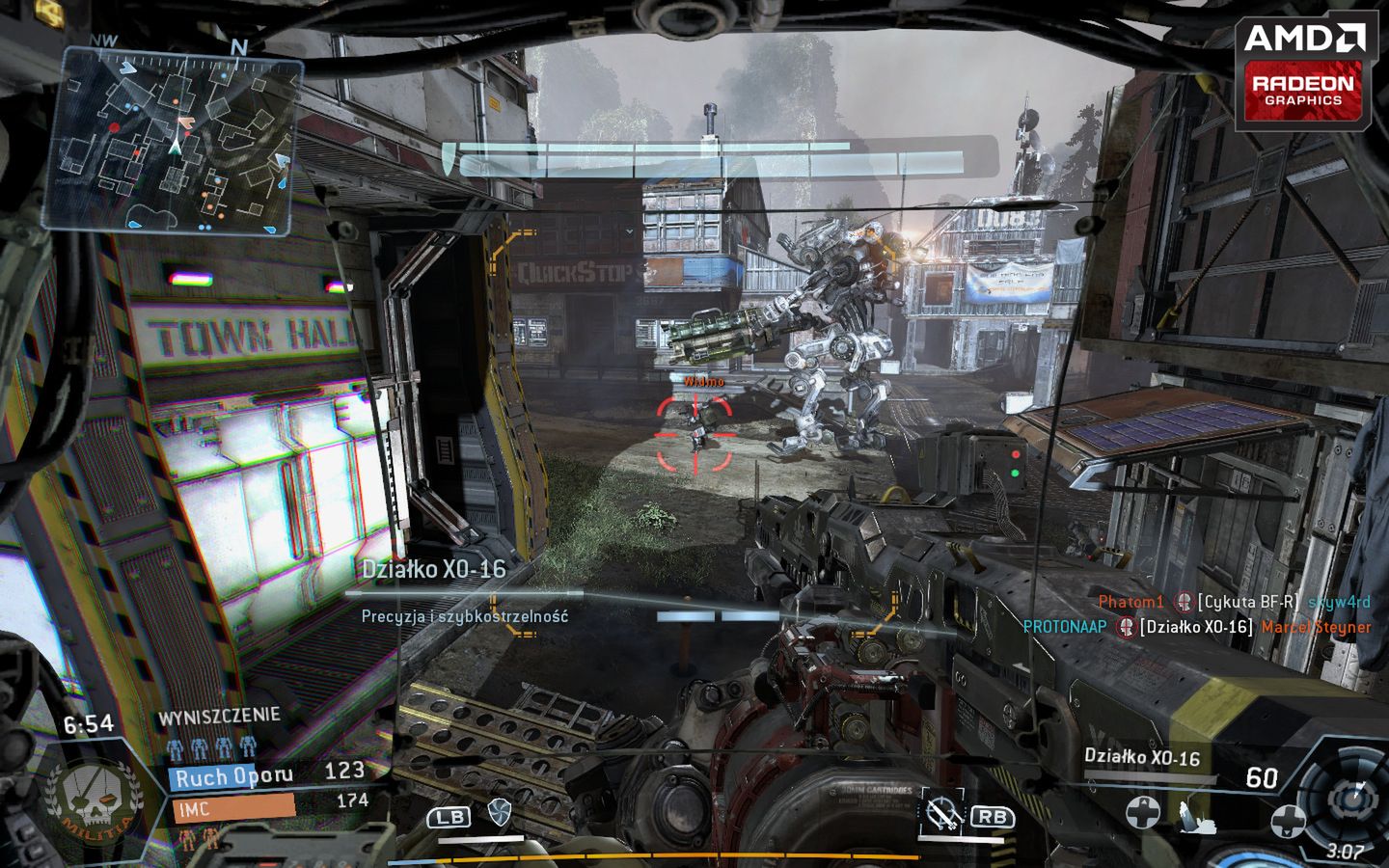This screenshot has height=868, width=1389.
Task: Select the PROTONAAP kill feed entry
Action: [x=1196, y=627]
